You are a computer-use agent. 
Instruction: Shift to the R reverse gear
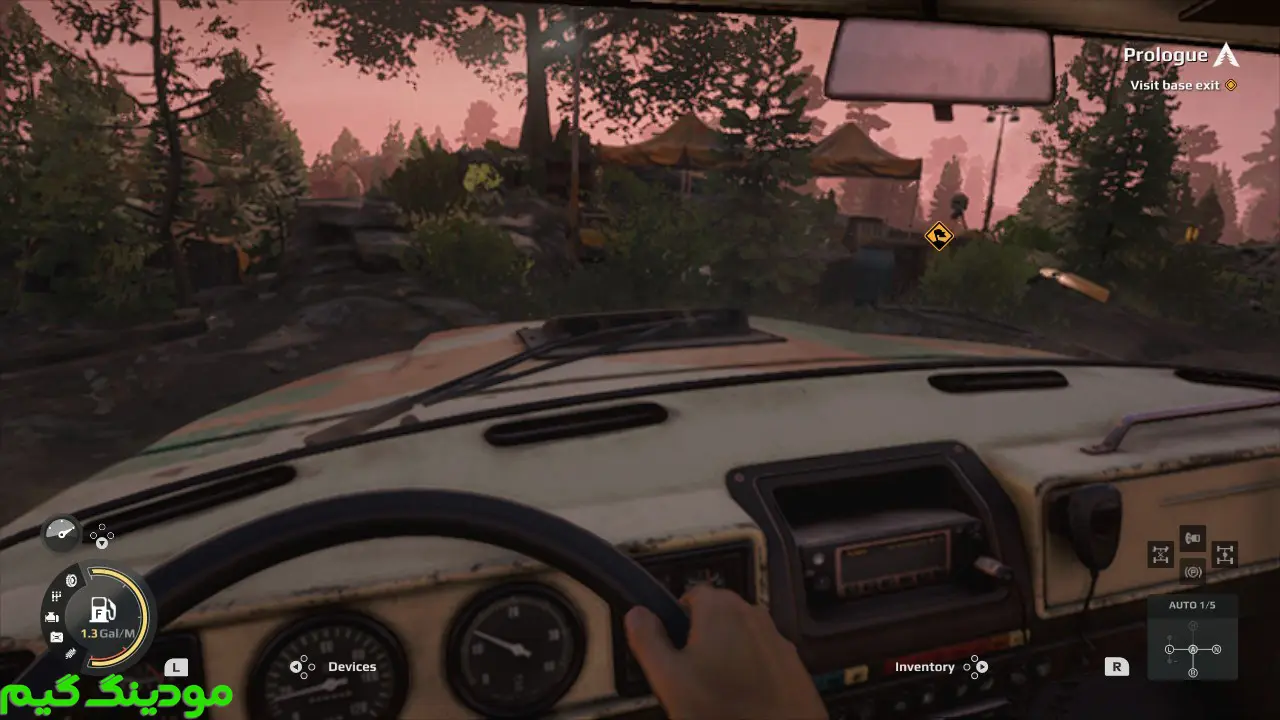coord(1192,673)
